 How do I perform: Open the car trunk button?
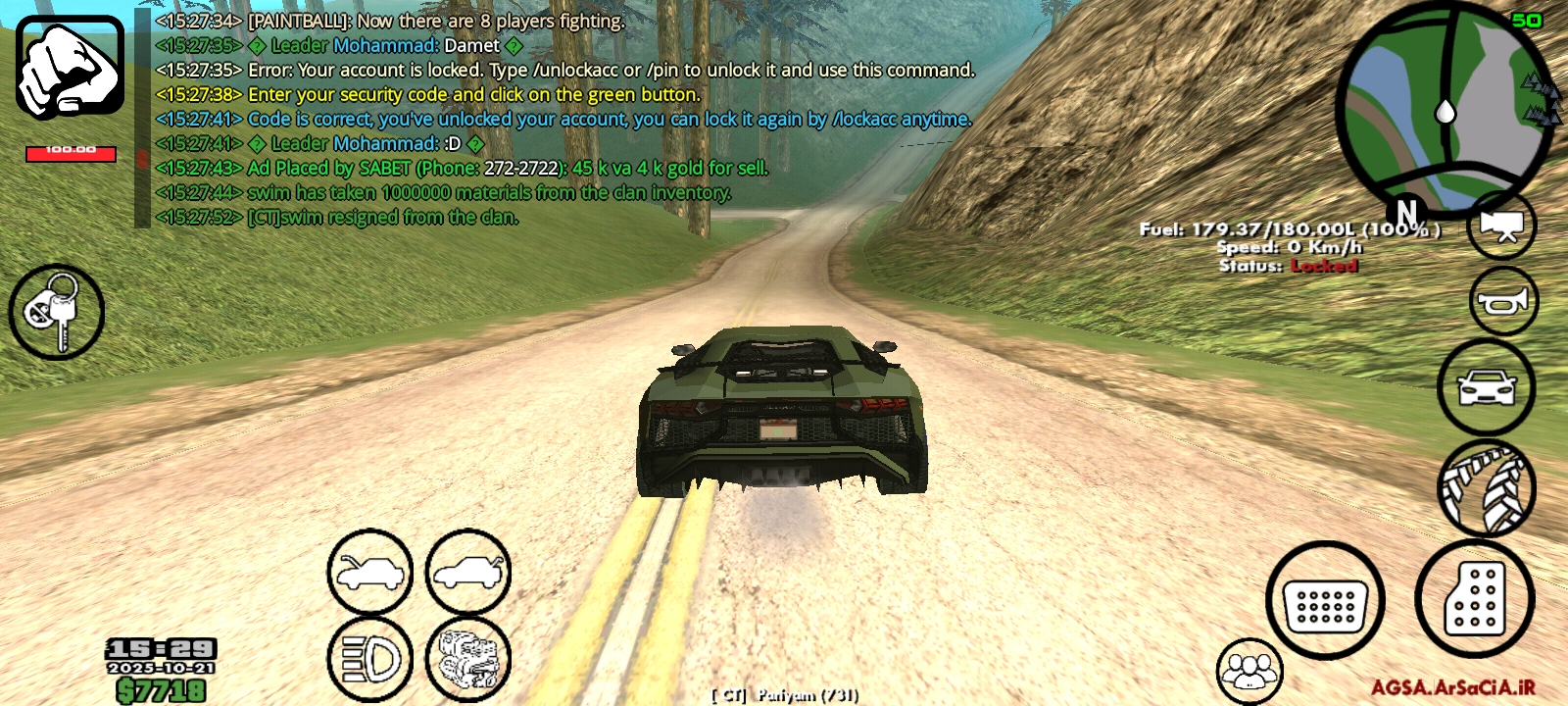pyautogui.click(x=467, y=572)
